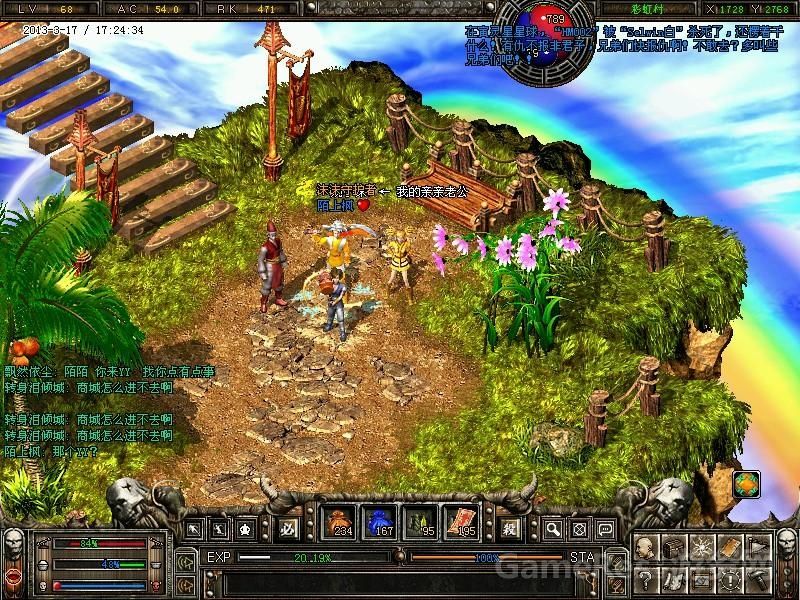Open the character portrait head icon

(x=646, y=547)
